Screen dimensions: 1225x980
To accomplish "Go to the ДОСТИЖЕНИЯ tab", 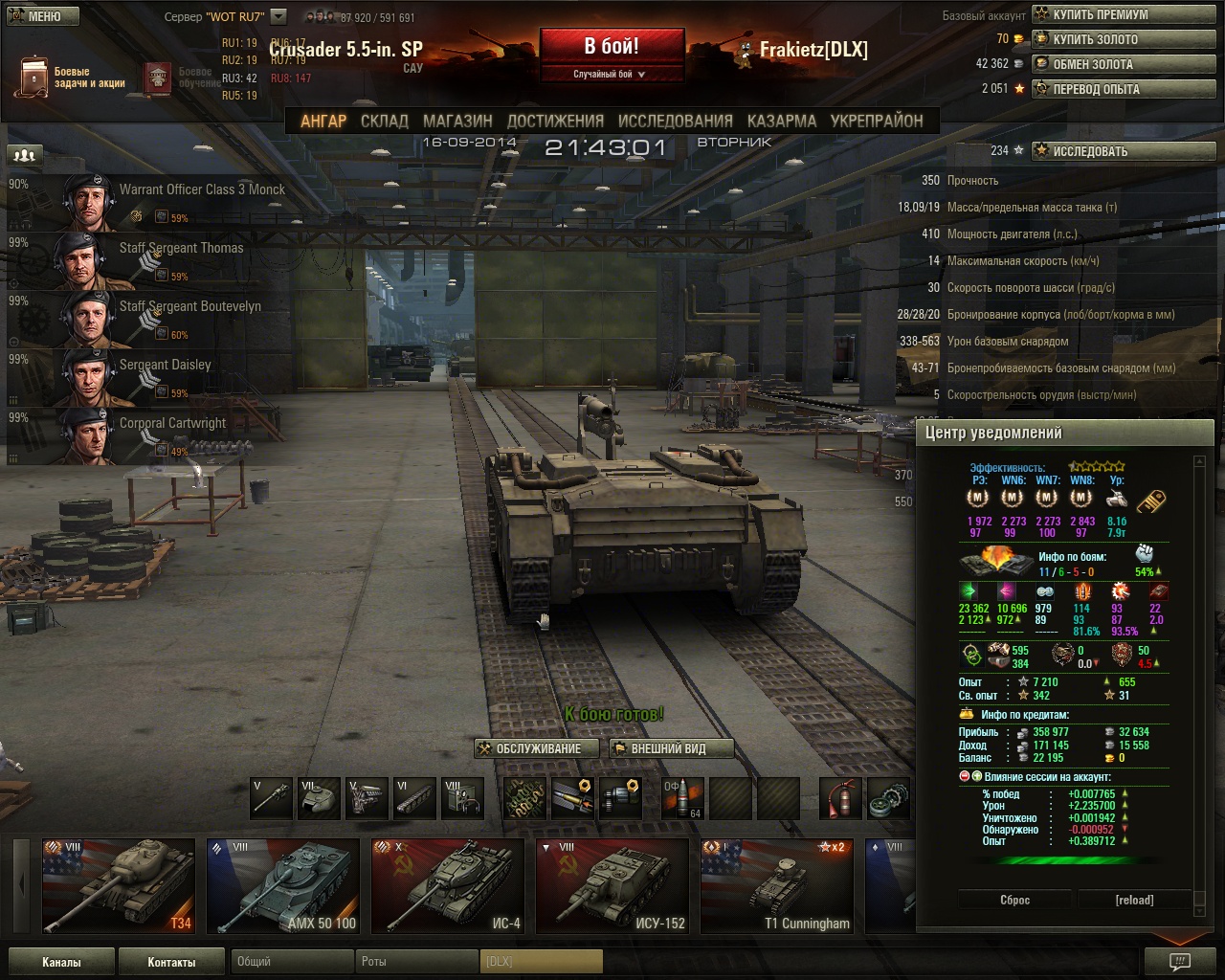I will (555, 122).
